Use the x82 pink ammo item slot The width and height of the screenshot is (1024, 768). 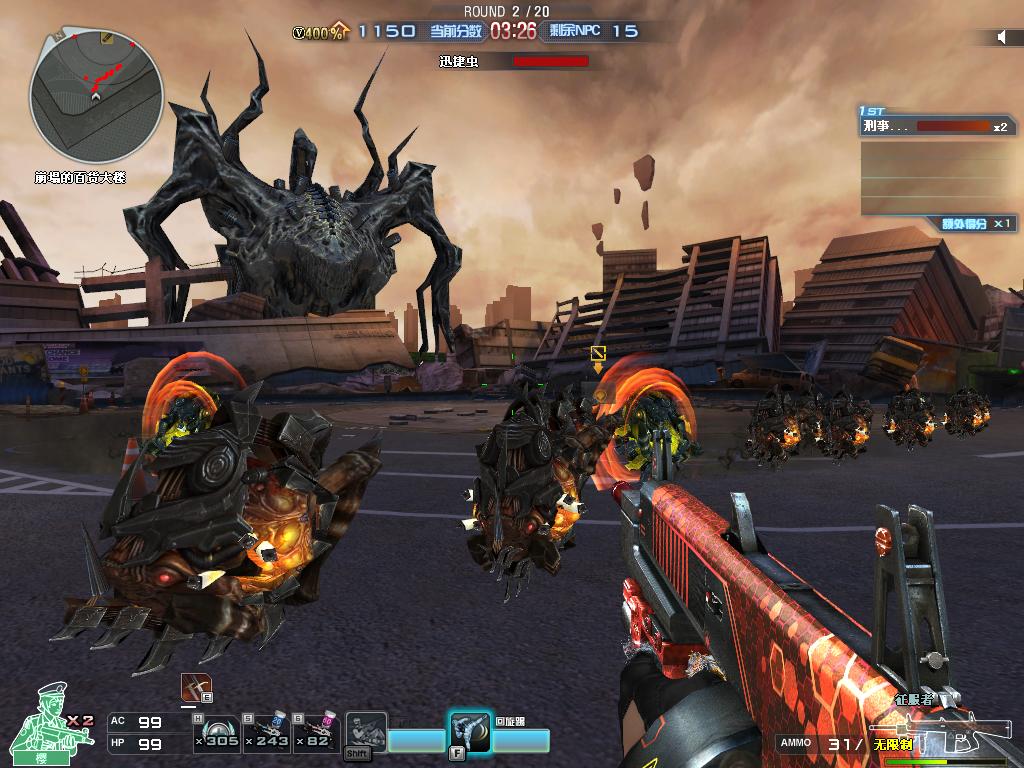pyautogui.click(x=317, y=733)
